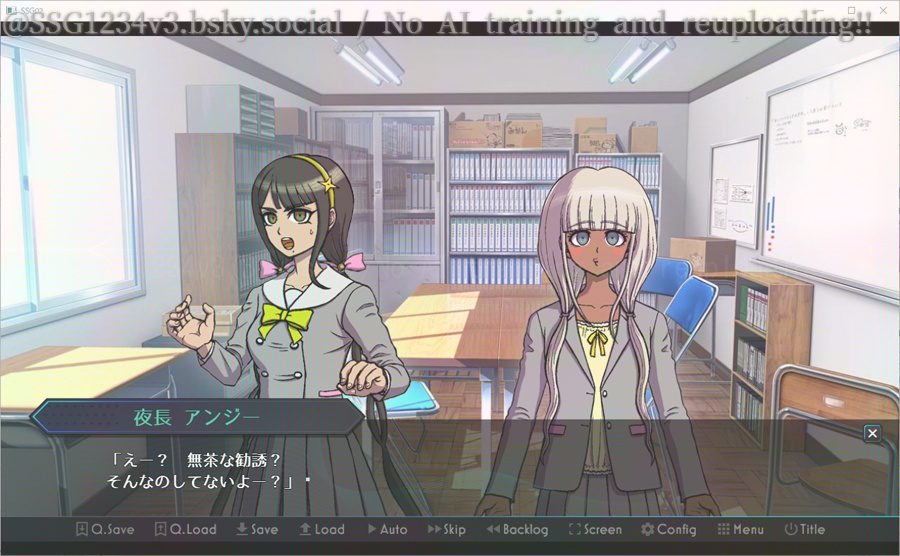Activate Skip to fast-forward dialogue
The image size is (900, 556).
tap(447, 530)
